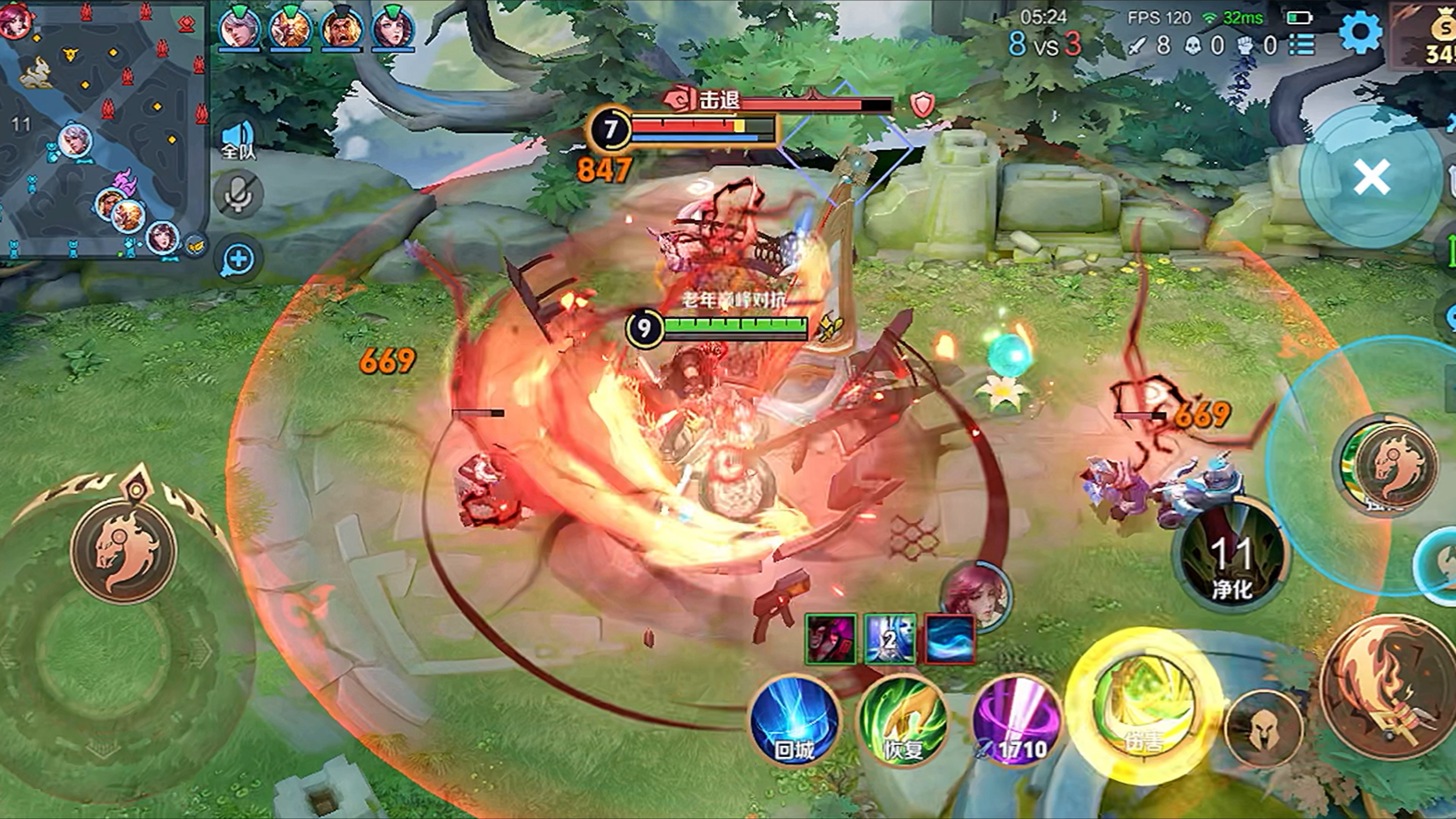Show the scoreboard list icon

tap(1302, 45)
